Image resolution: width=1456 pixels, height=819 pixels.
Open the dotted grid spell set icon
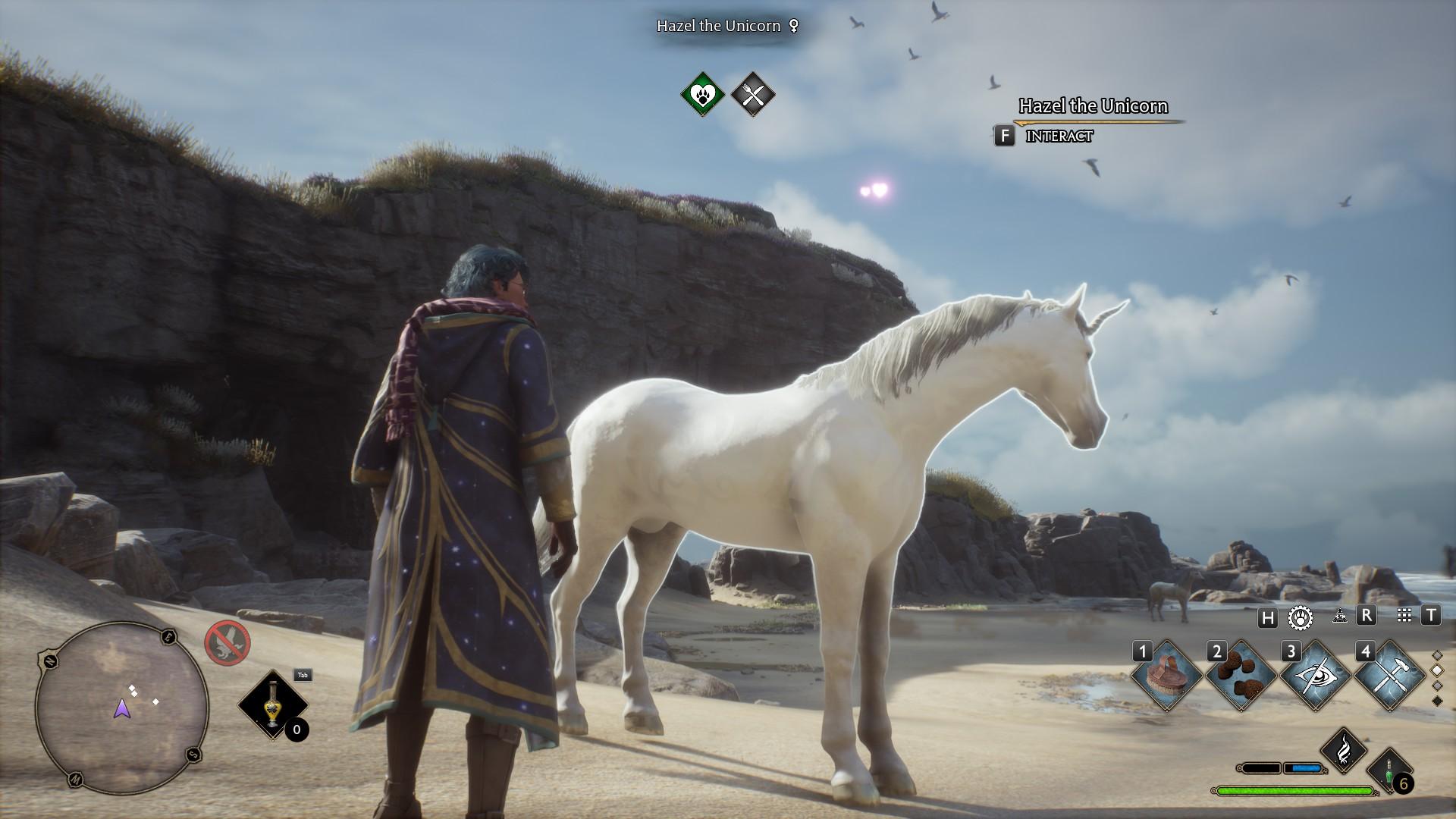[1404, 616]
